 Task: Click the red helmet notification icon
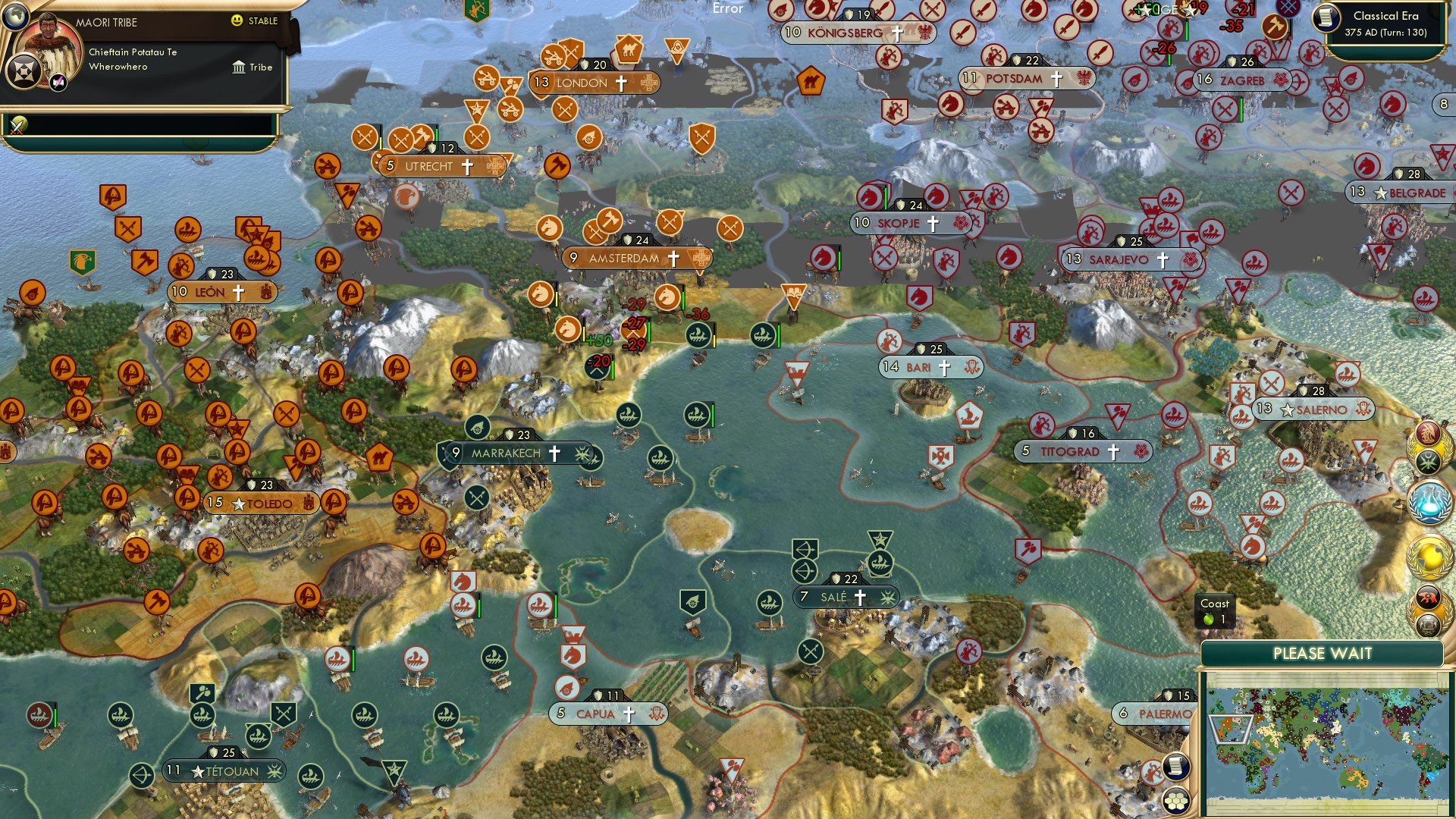(x=1429, y=433)
